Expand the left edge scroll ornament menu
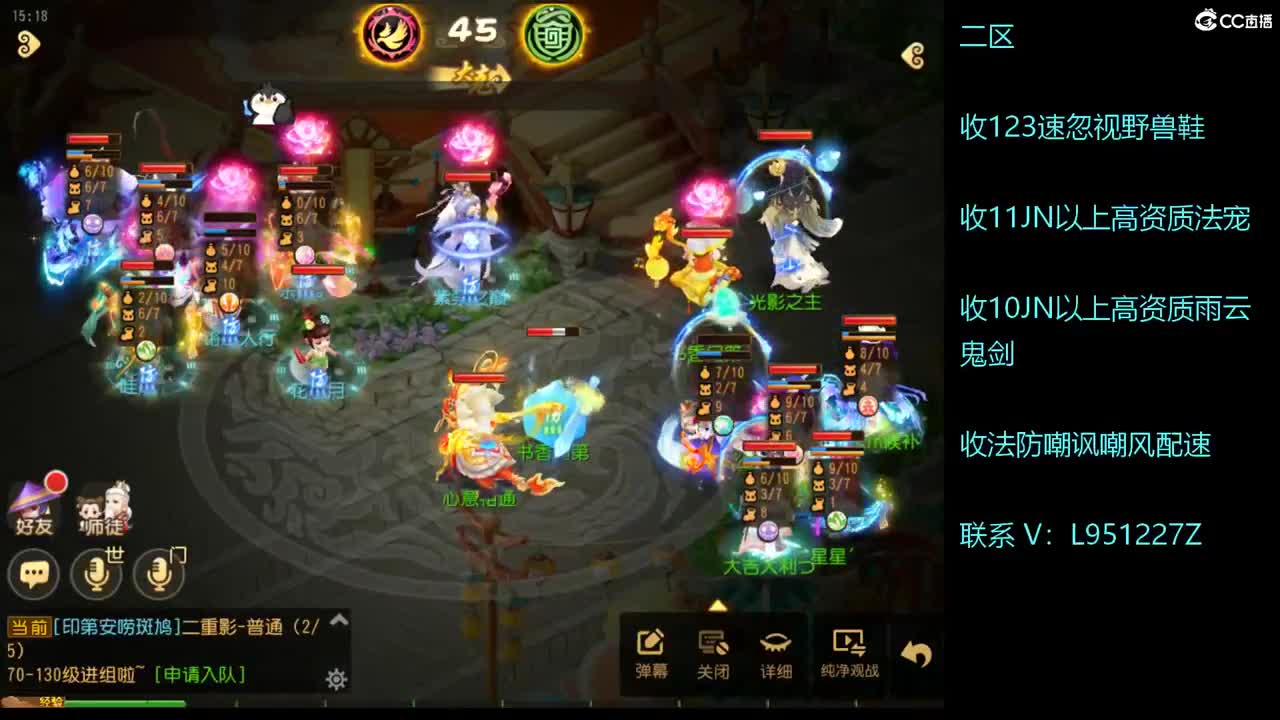This screenshot has width=1280, height=720. (28, 45)
